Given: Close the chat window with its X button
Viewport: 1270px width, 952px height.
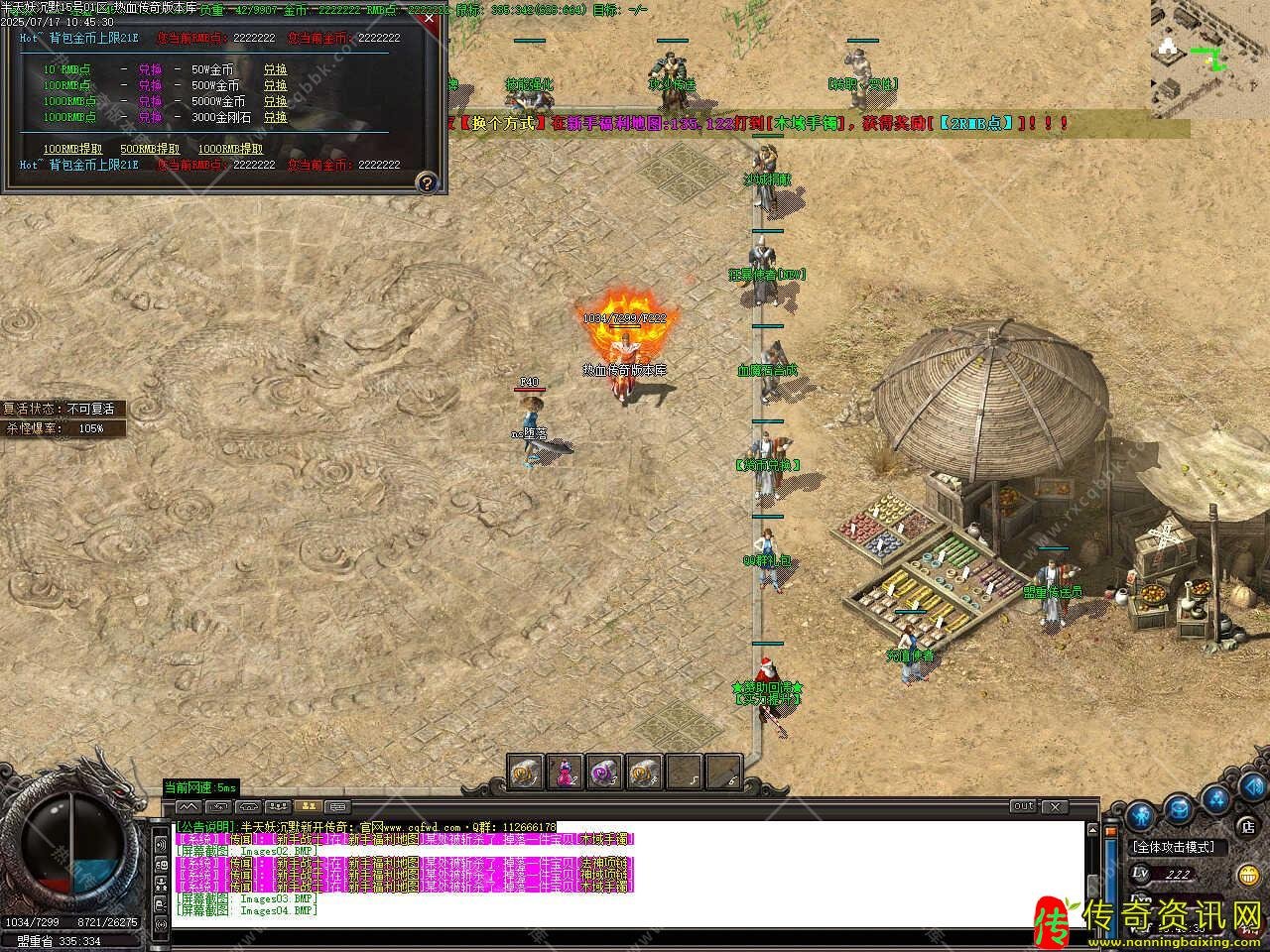Looking at the screenshot, I should coord(1054,807).
